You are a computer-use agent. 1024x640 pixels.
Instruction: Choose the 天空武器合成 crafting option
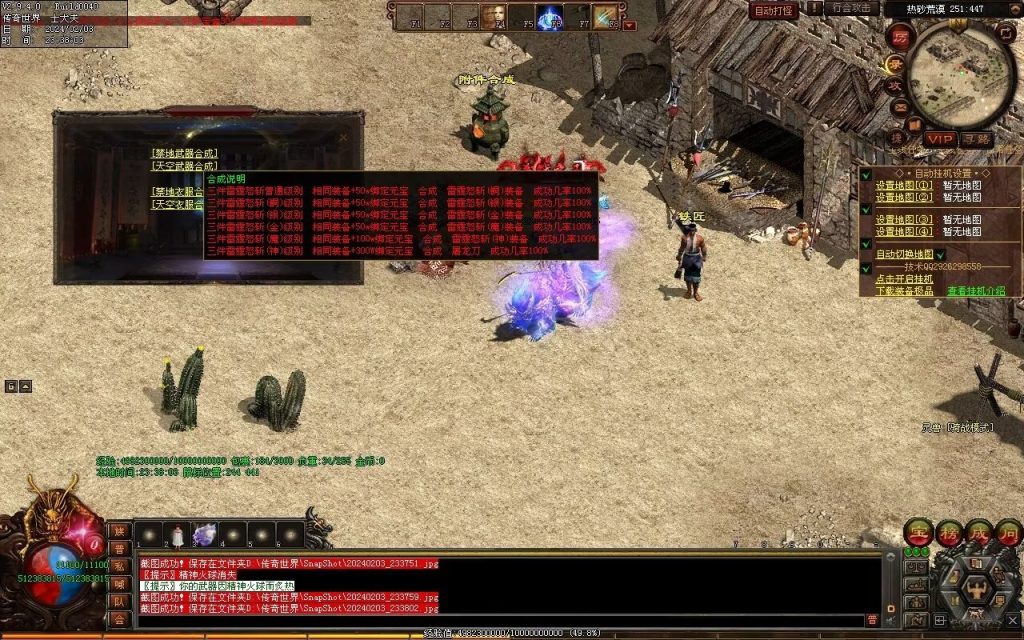184,166
